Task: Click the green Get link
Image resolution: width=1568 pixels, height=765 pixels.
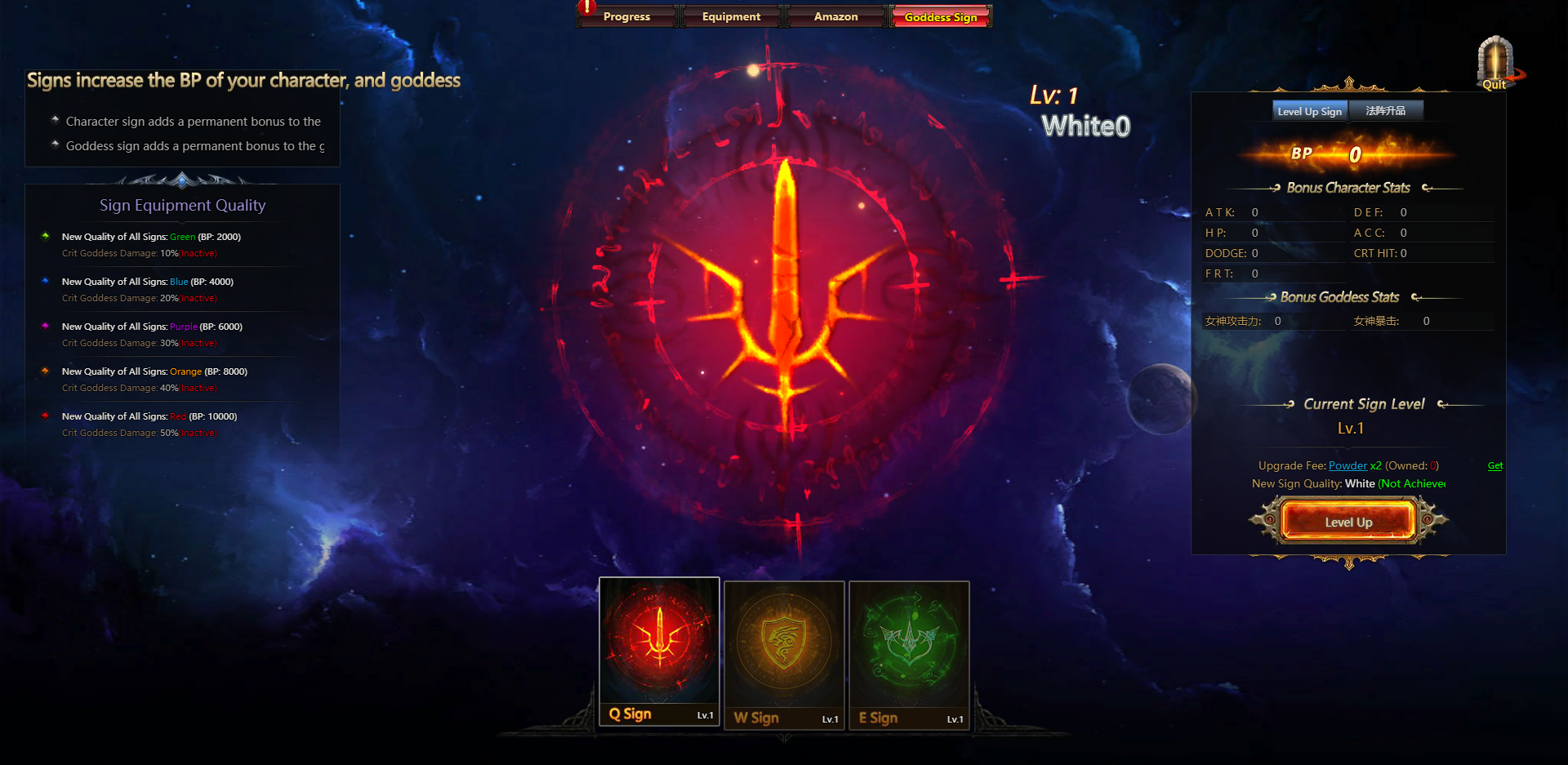Action: click(x=1495, y=465)
